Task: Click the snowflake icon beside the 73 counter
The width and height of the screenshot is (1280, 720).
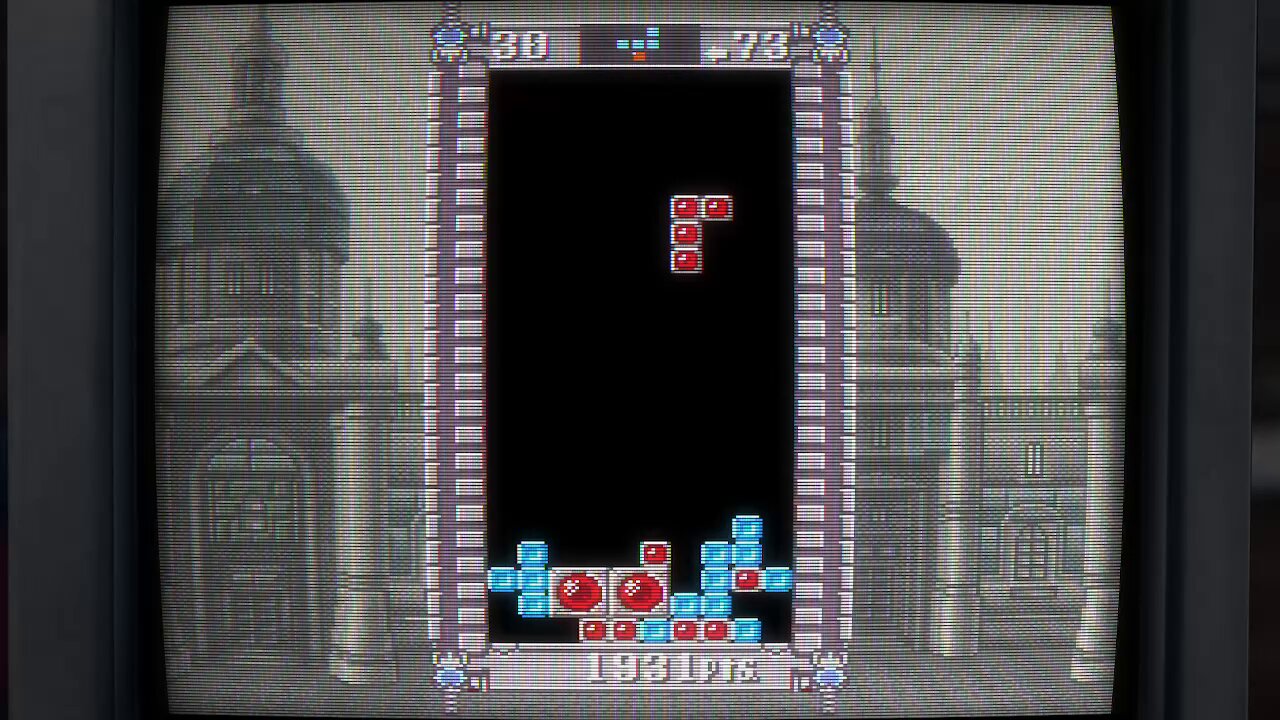Action: coord(829,40)
